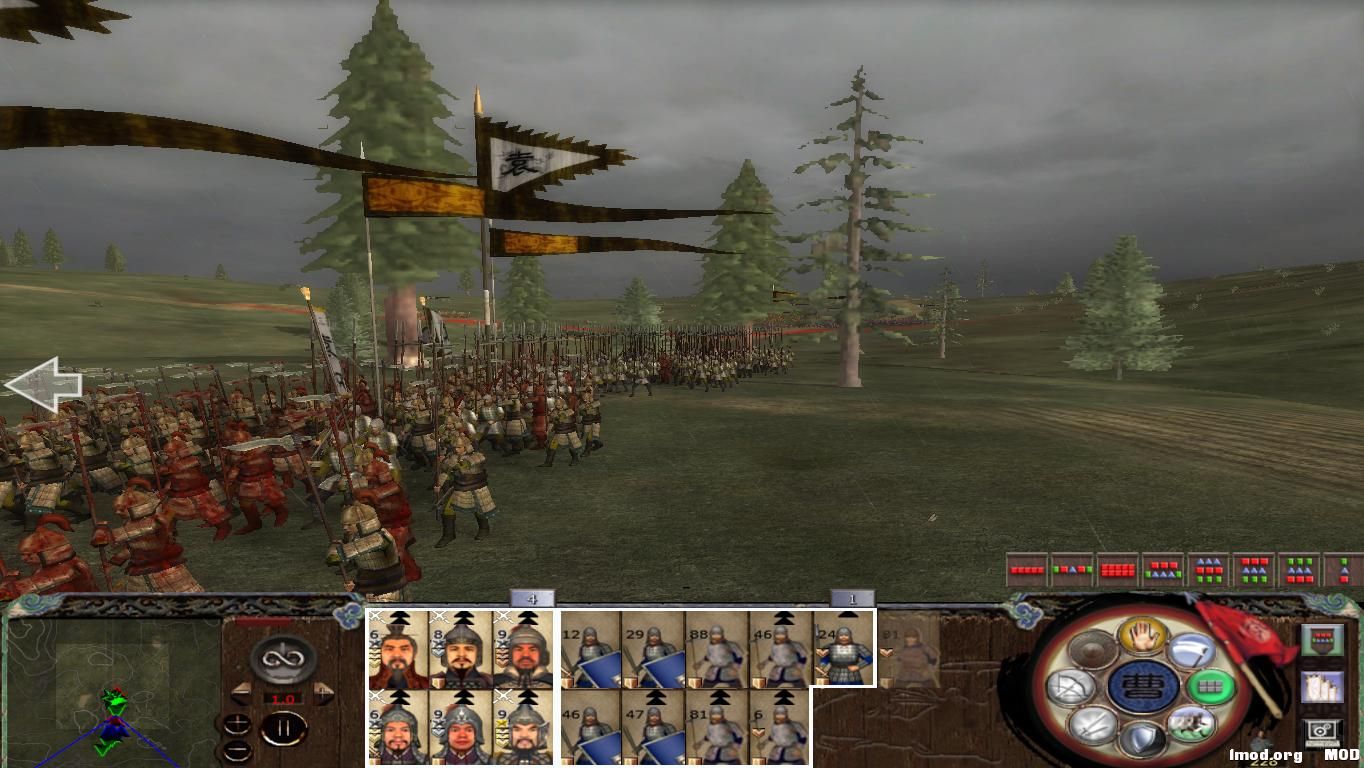Click the large white back arrow on the left
The width and height of the screenshot is (1364, 768).
click(x=45, y=384)
